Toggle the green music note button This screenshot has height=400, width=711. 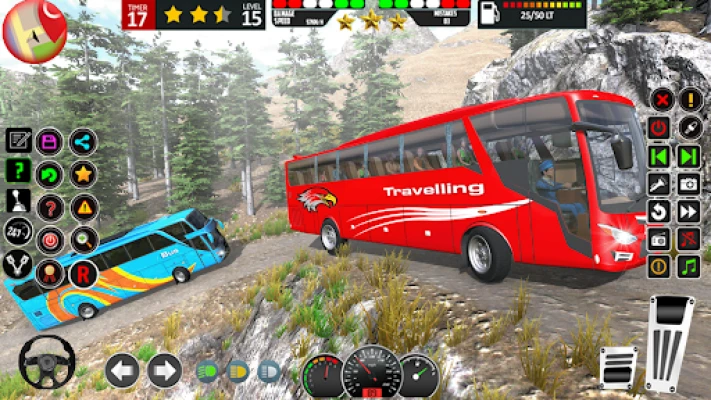(x=689, y=266)
